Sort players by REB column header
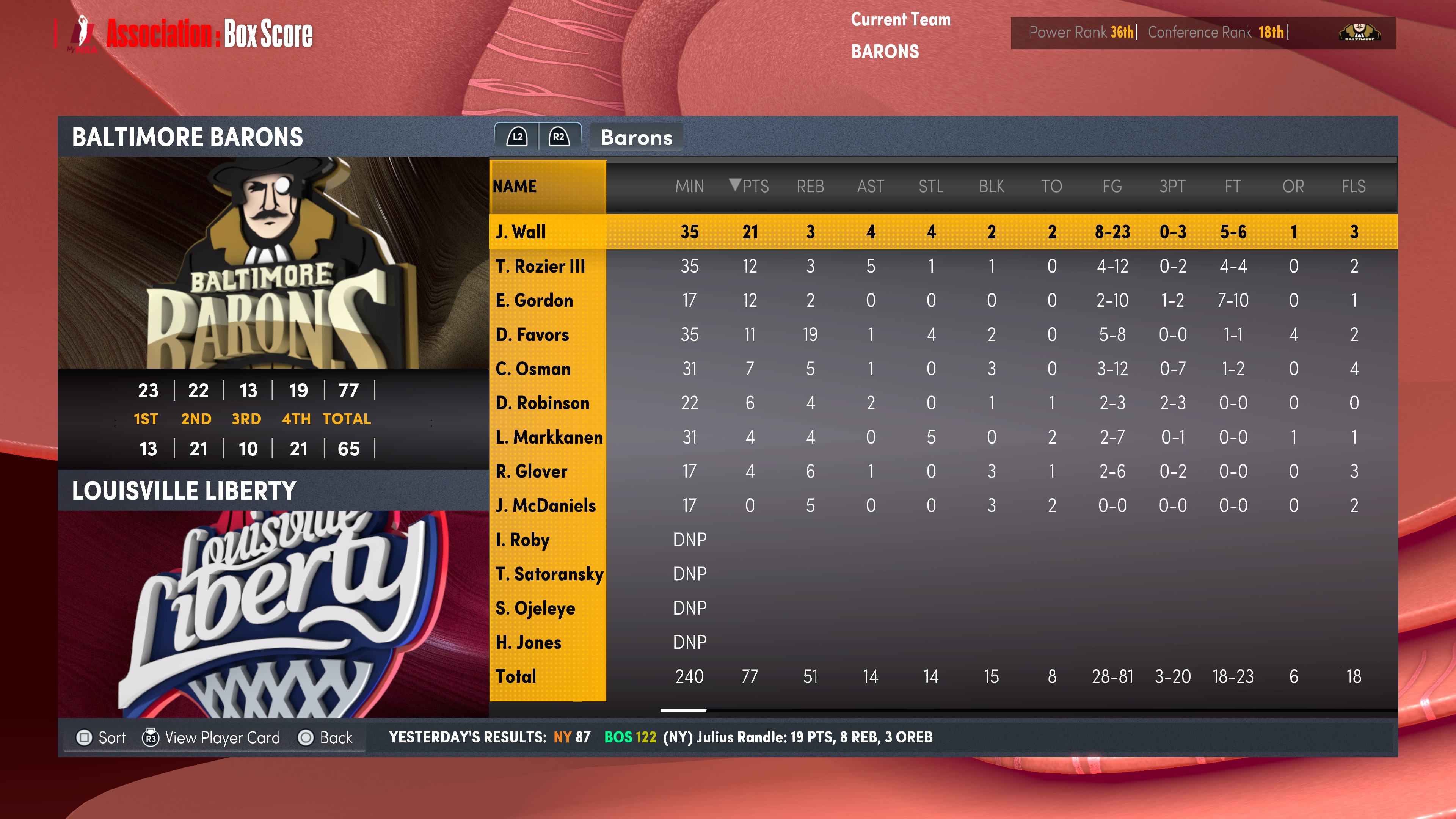Screen dimensions: 1456x819 pyautogui.click(x=810, y=186)
